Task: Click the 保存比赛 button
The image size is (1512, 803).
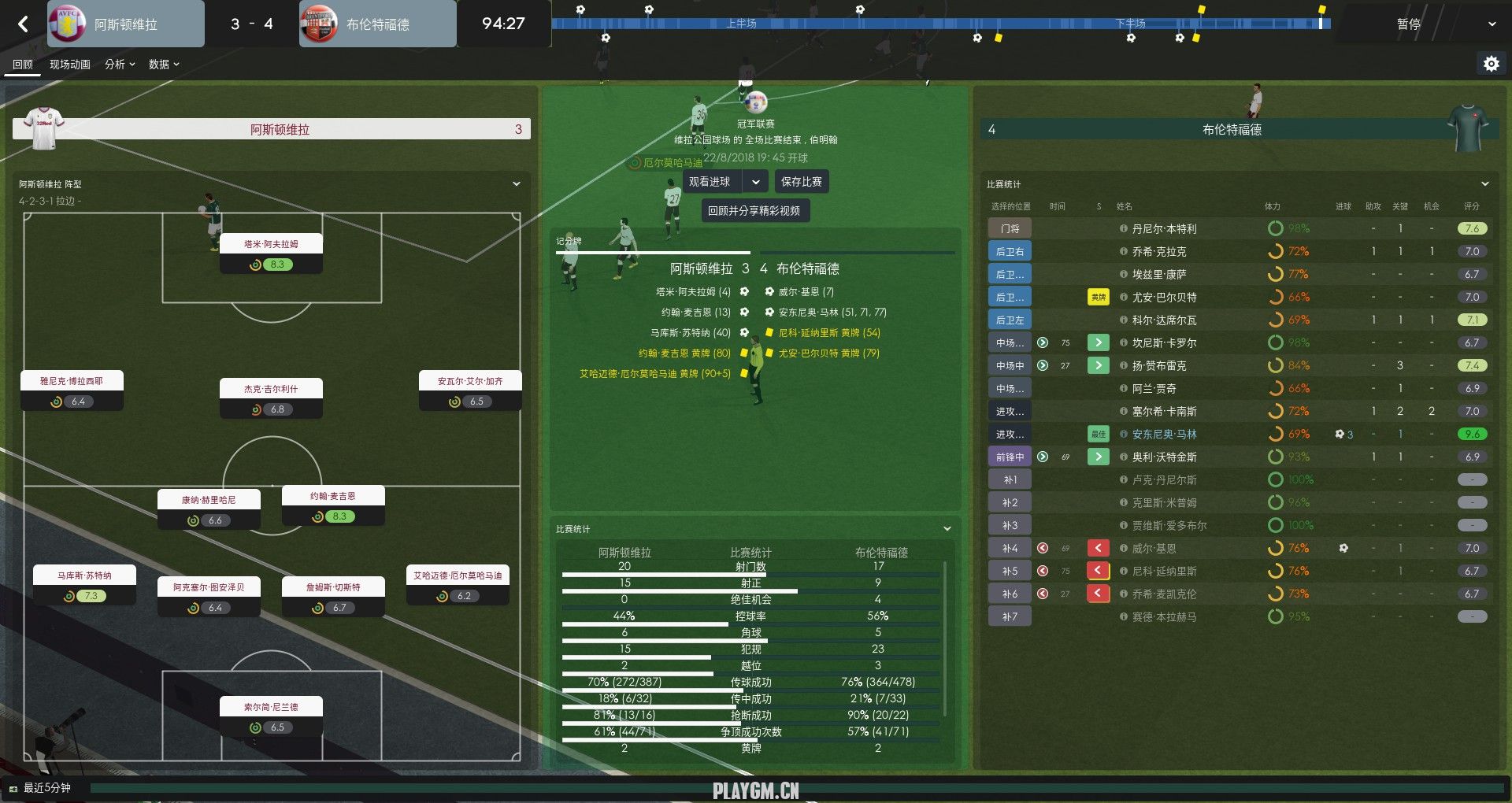Action: (801, 182)
